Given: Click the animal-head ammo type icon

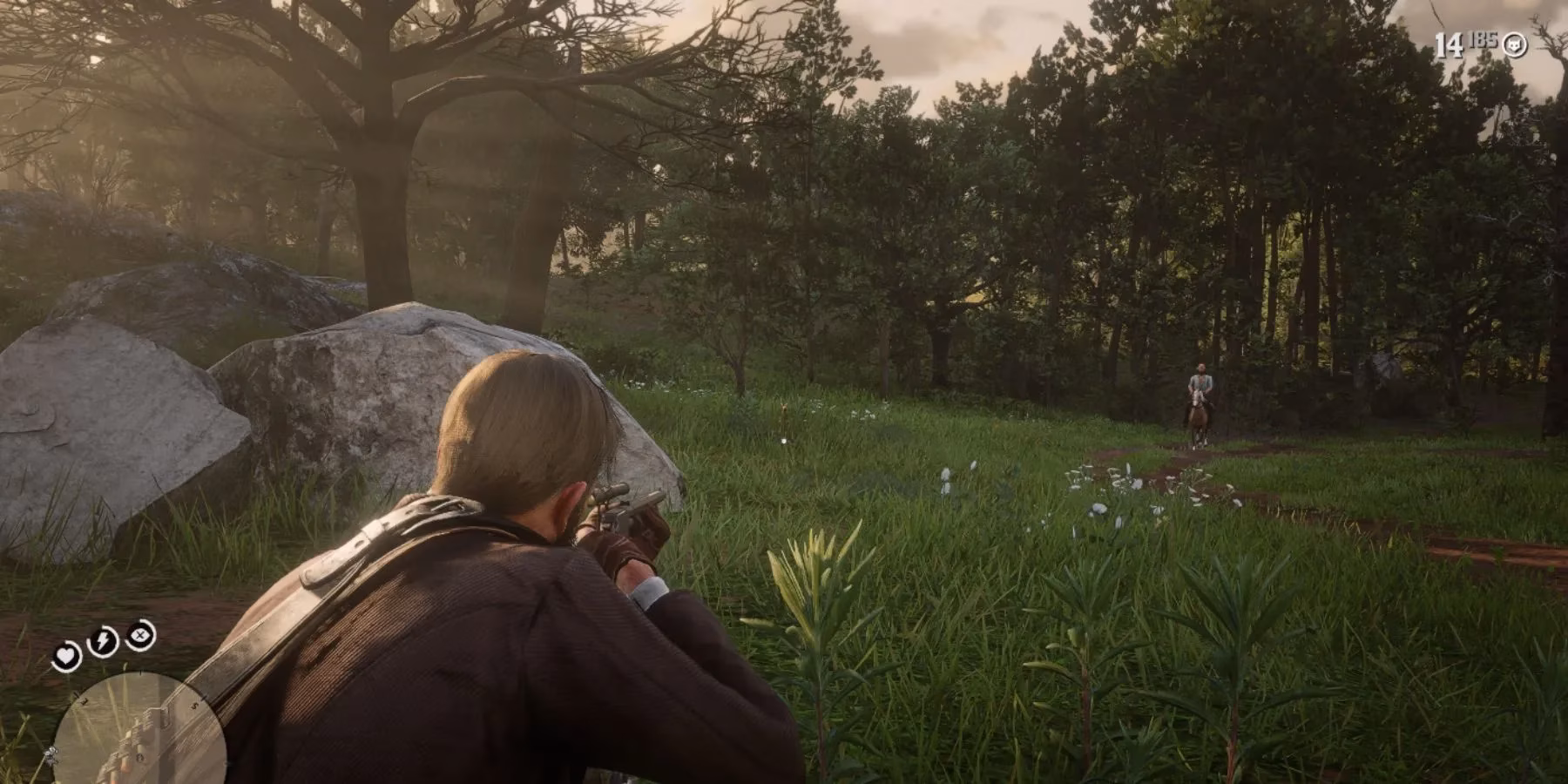Looking at the screenshot, I should (x=1515, y=44).
